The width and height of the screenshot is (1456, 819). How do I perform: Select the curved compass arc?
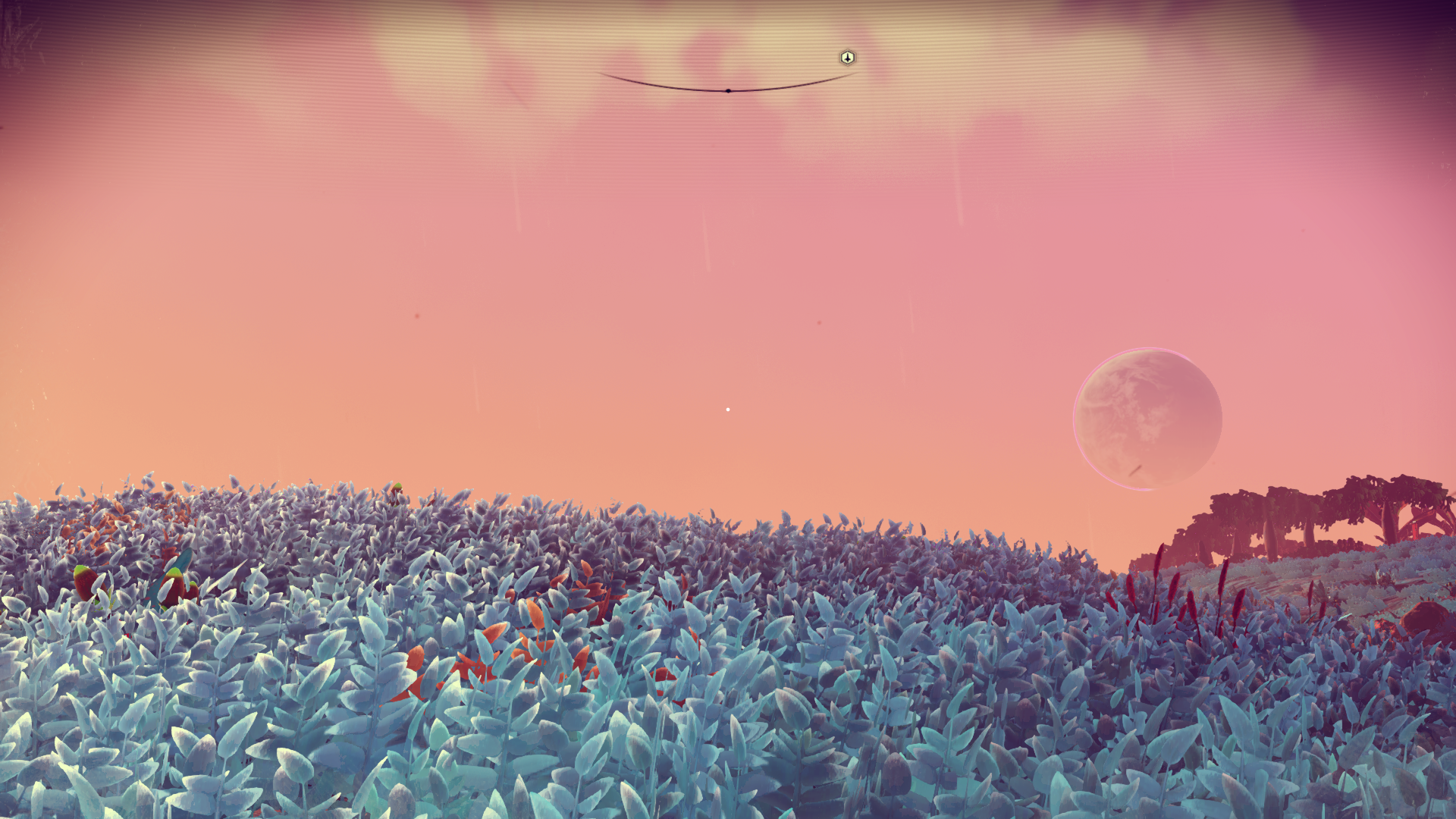[726, 89]
